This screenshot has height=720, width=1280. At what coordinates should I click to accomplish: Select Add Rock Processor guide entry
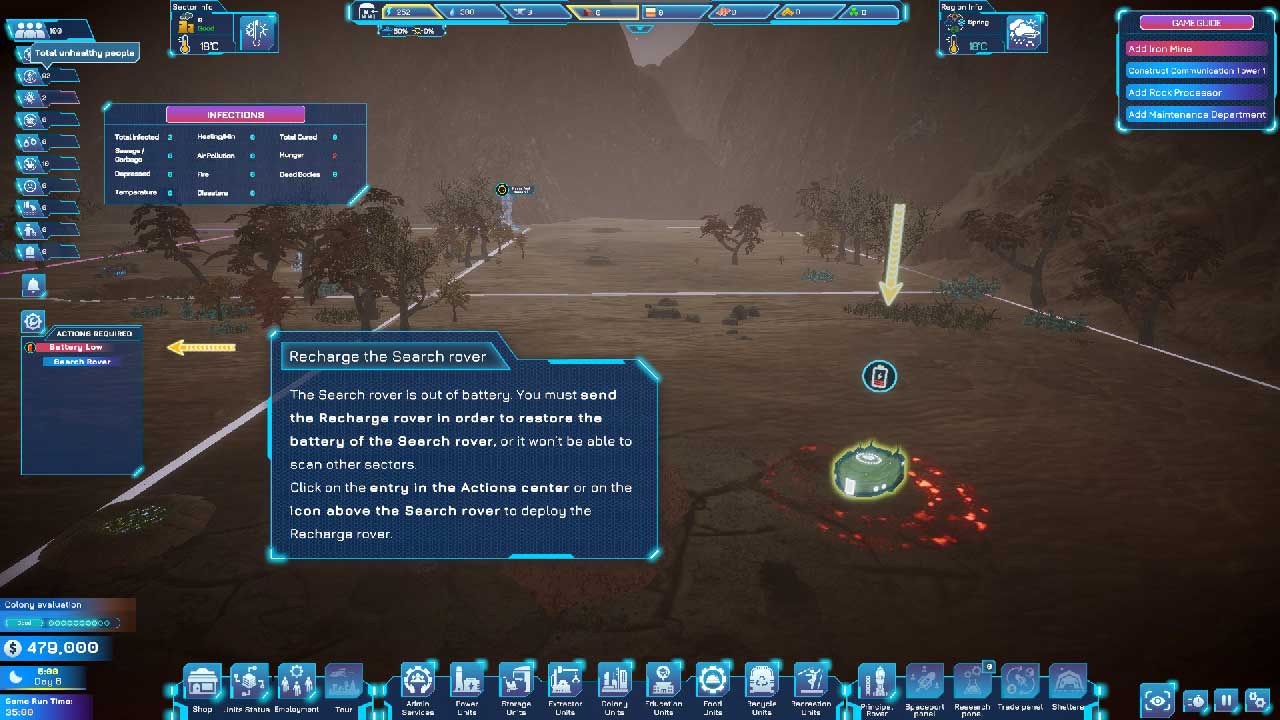coord(1196,93)
